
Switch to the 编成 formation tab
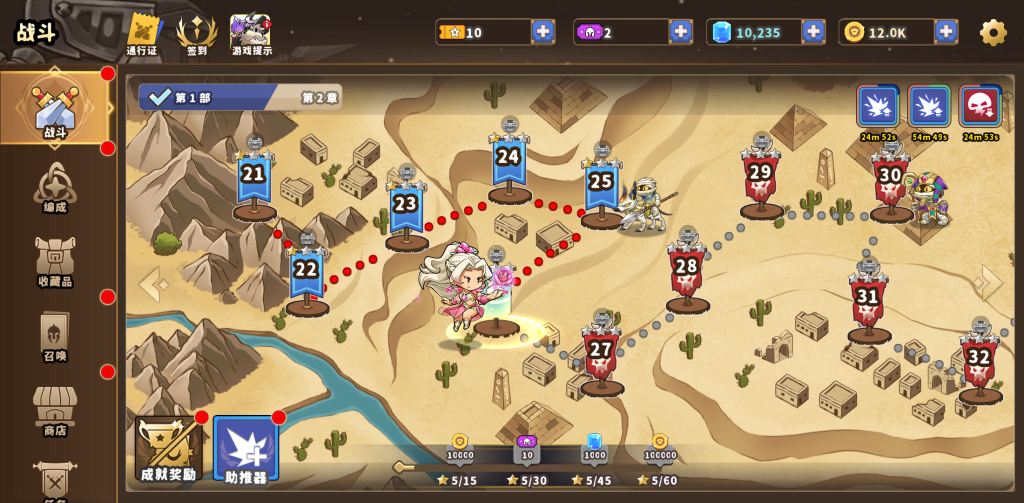(55, 187)
